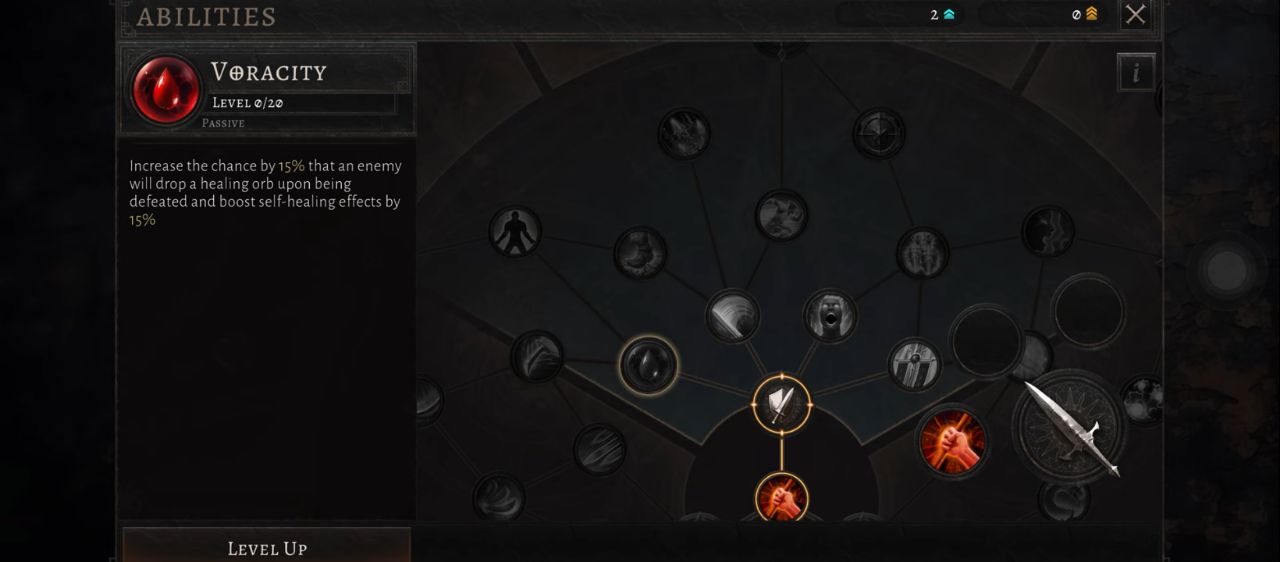Choose the shield with bars skill node
The image size is (1280, 562).
click(914, 364)
